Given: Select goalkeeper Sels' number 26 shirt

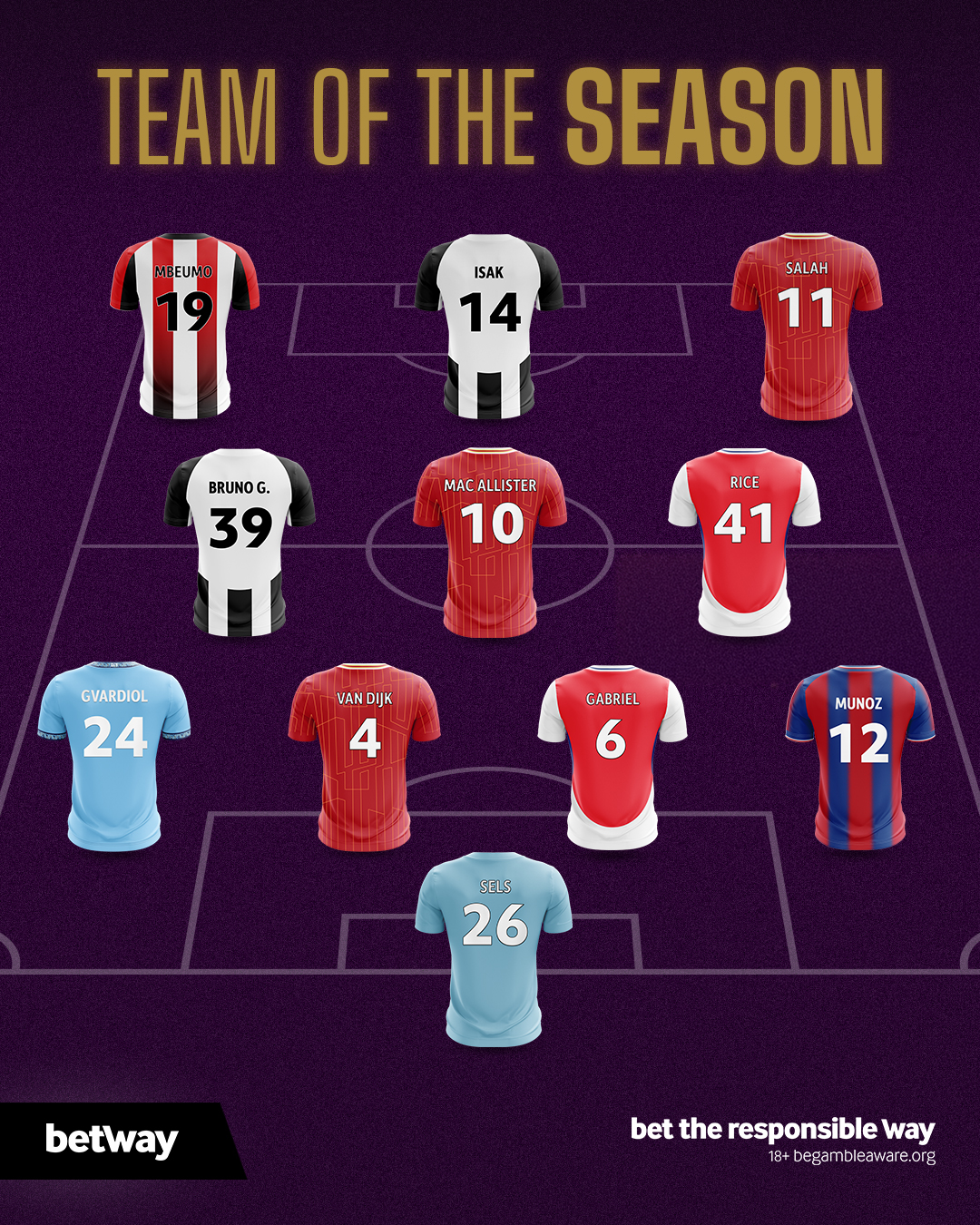Looking at the screenshot, I should (495, 948).
